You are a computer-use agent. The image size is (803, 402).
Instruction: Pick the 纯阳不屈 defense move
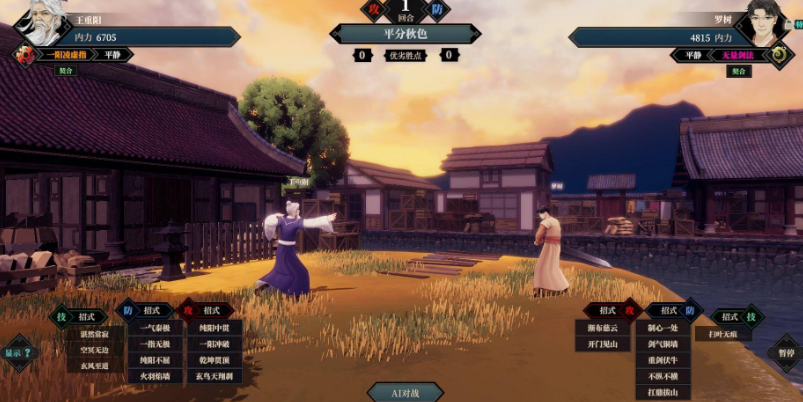click(x=155, y=359)
